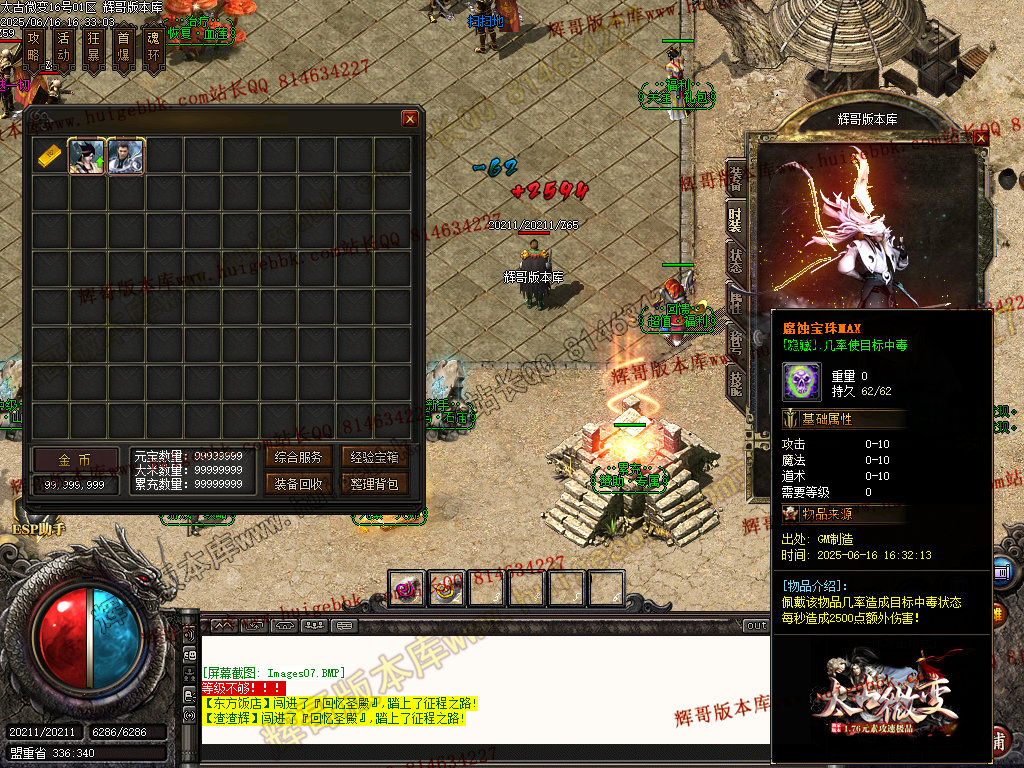This screenshot has width=1024, height=768.
Task: Close the character panel
Action: click(980, 139)
